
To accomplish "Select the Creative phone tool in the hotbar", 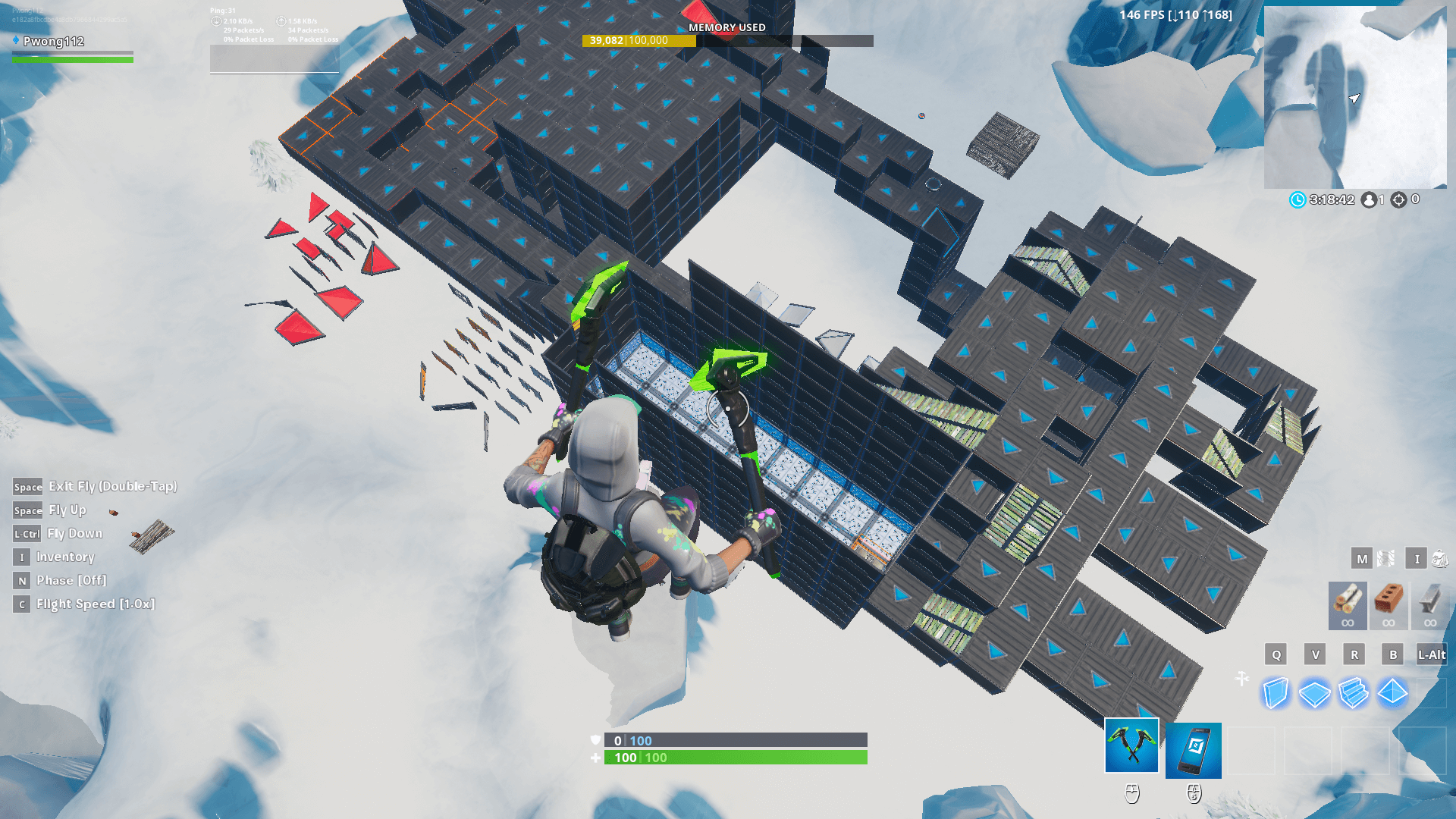I will pyautogui.click(x=1193, y=749).
